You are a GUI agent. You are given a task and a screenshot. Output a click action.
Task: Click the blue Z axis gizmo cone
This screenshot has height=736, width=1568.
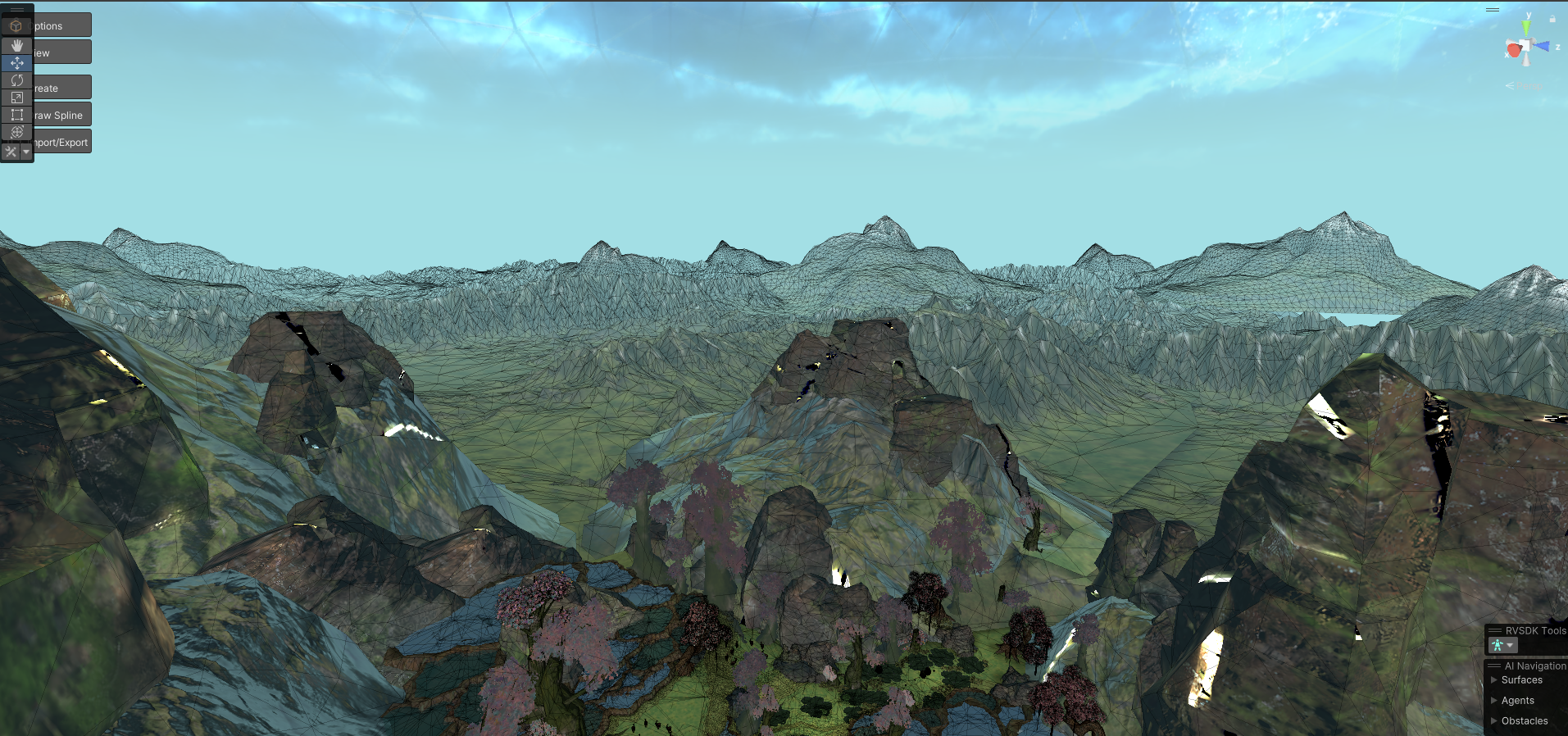[1543, 46]
